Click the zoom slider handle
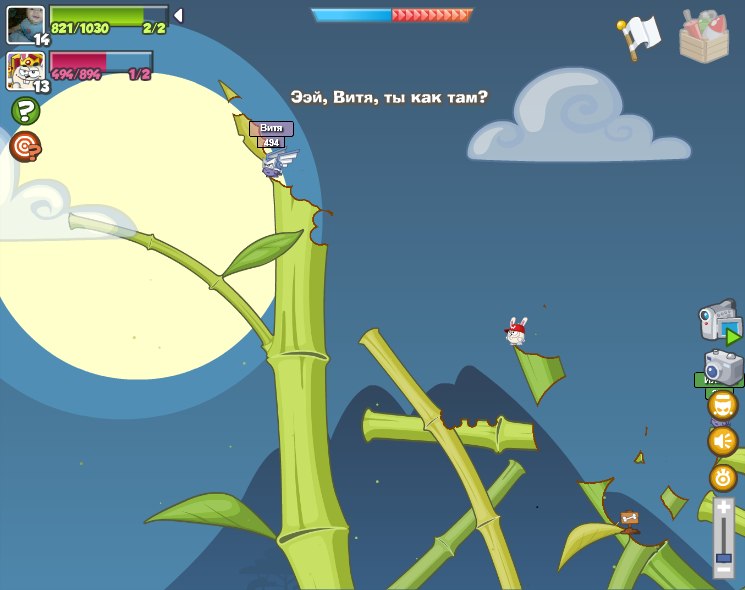 (723, 556)
